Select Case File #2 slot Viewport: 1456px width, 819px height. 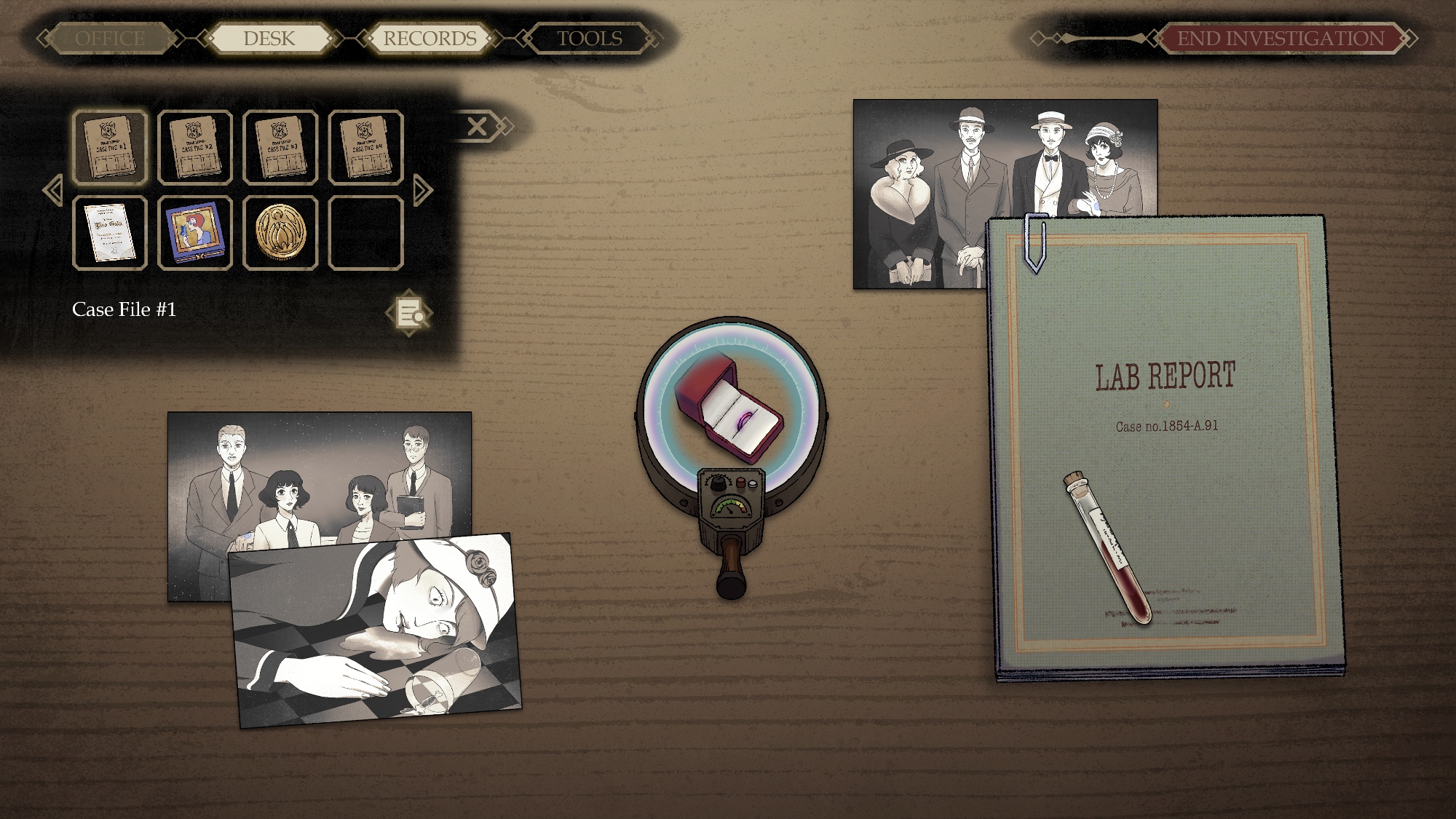point(195,148)
